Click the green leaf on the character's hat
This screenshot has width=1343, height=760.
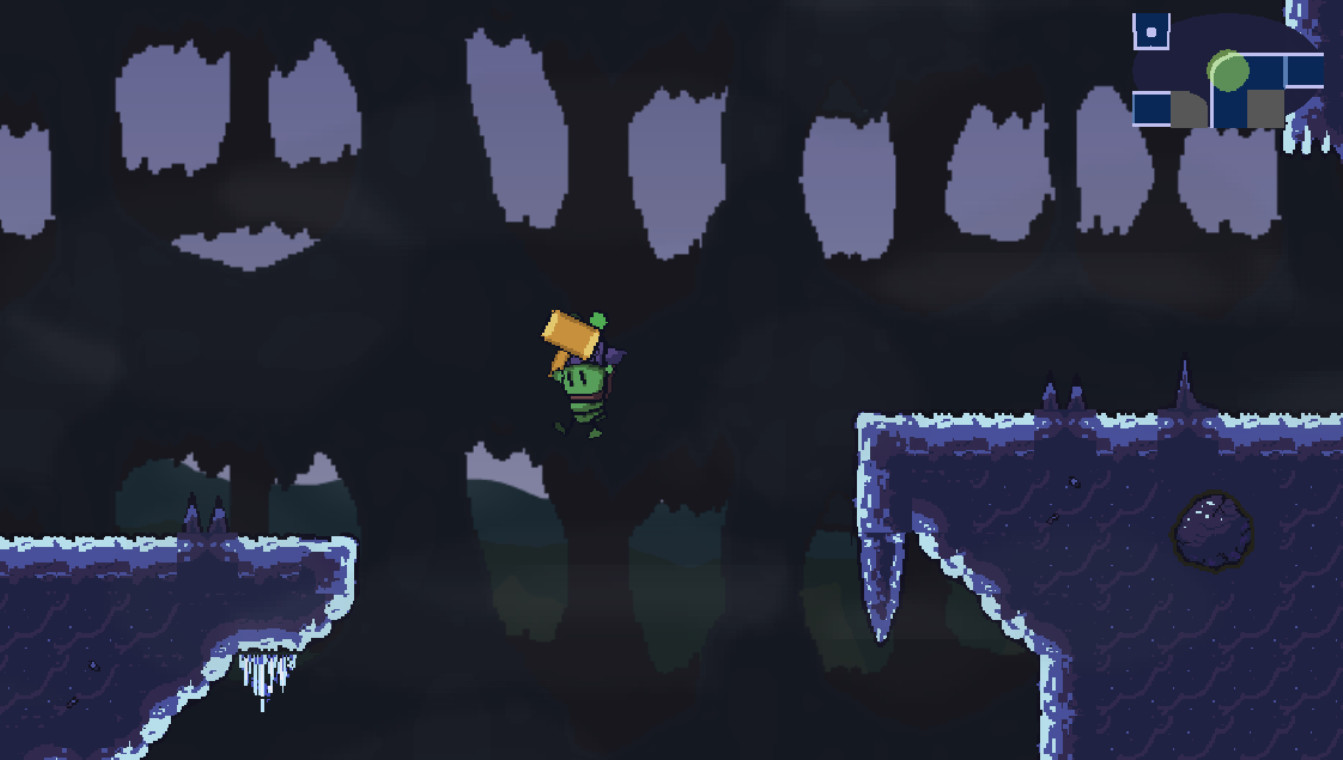(x=597, y=319)
